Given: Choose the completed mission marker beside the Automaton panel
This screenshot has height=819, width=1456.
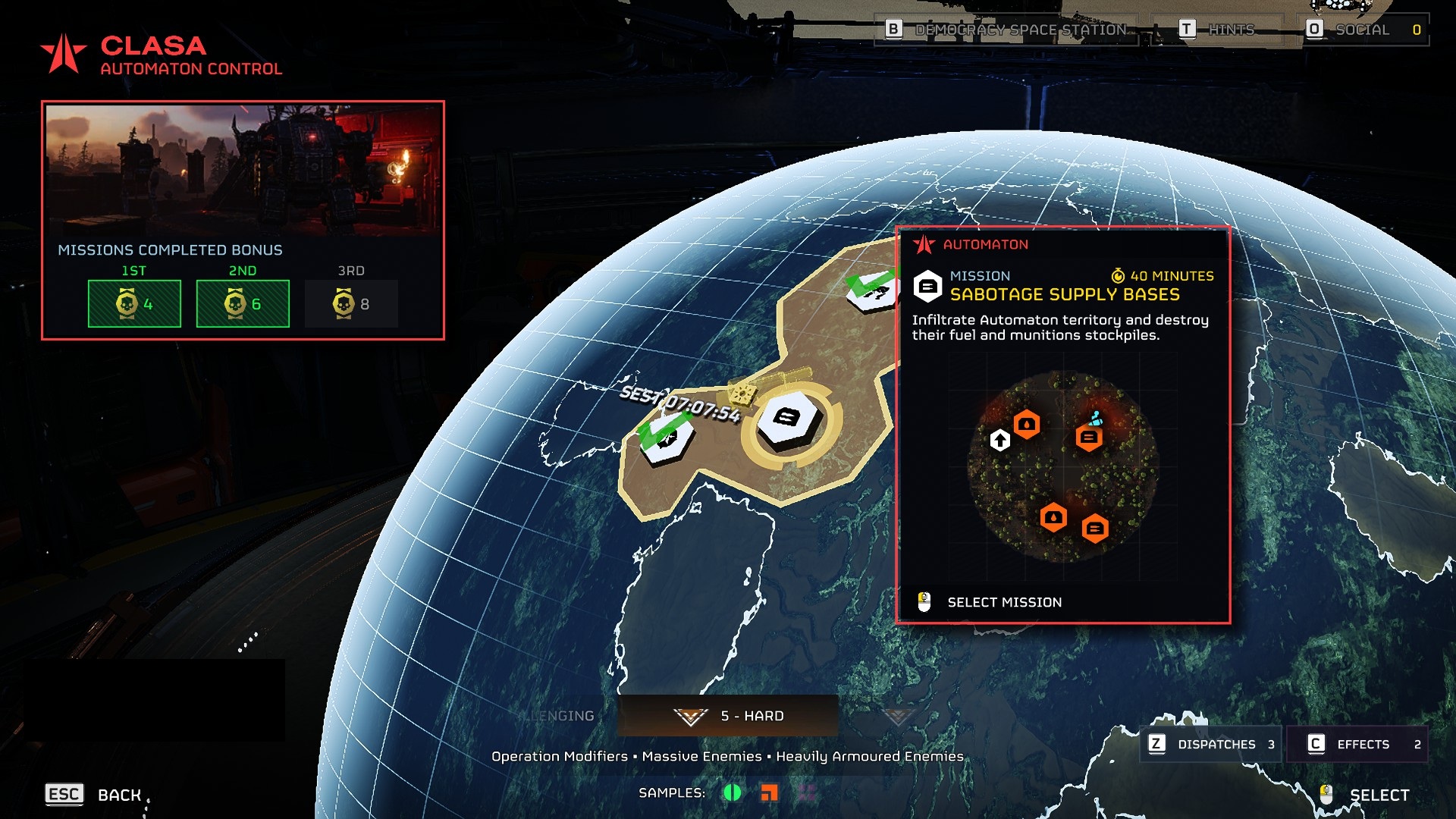Looking at the screenshot, I should [x=871, y=290].
